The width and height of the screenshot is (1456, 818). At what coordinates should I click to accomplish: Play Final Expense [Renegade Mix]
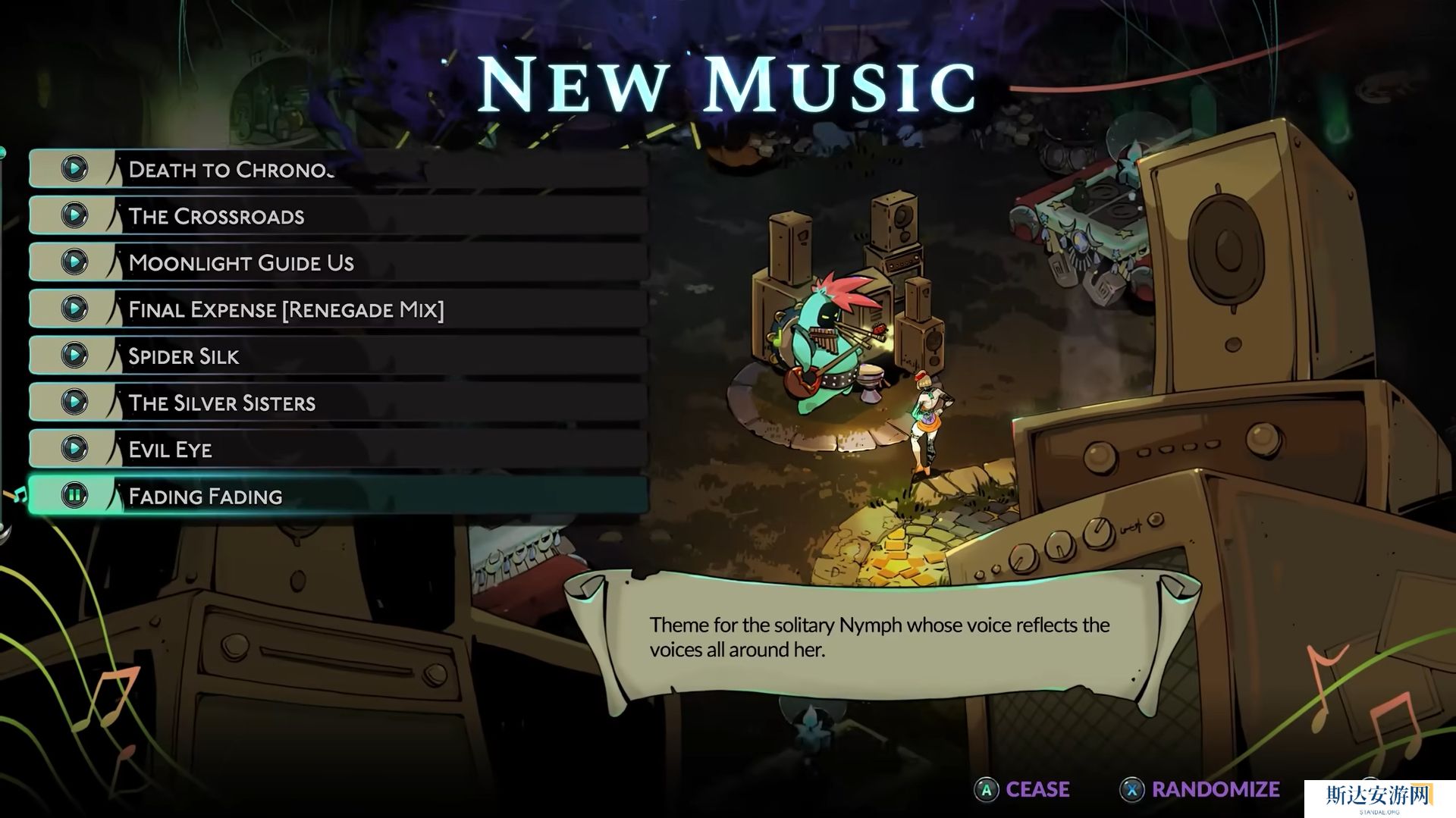click(75, 309)
